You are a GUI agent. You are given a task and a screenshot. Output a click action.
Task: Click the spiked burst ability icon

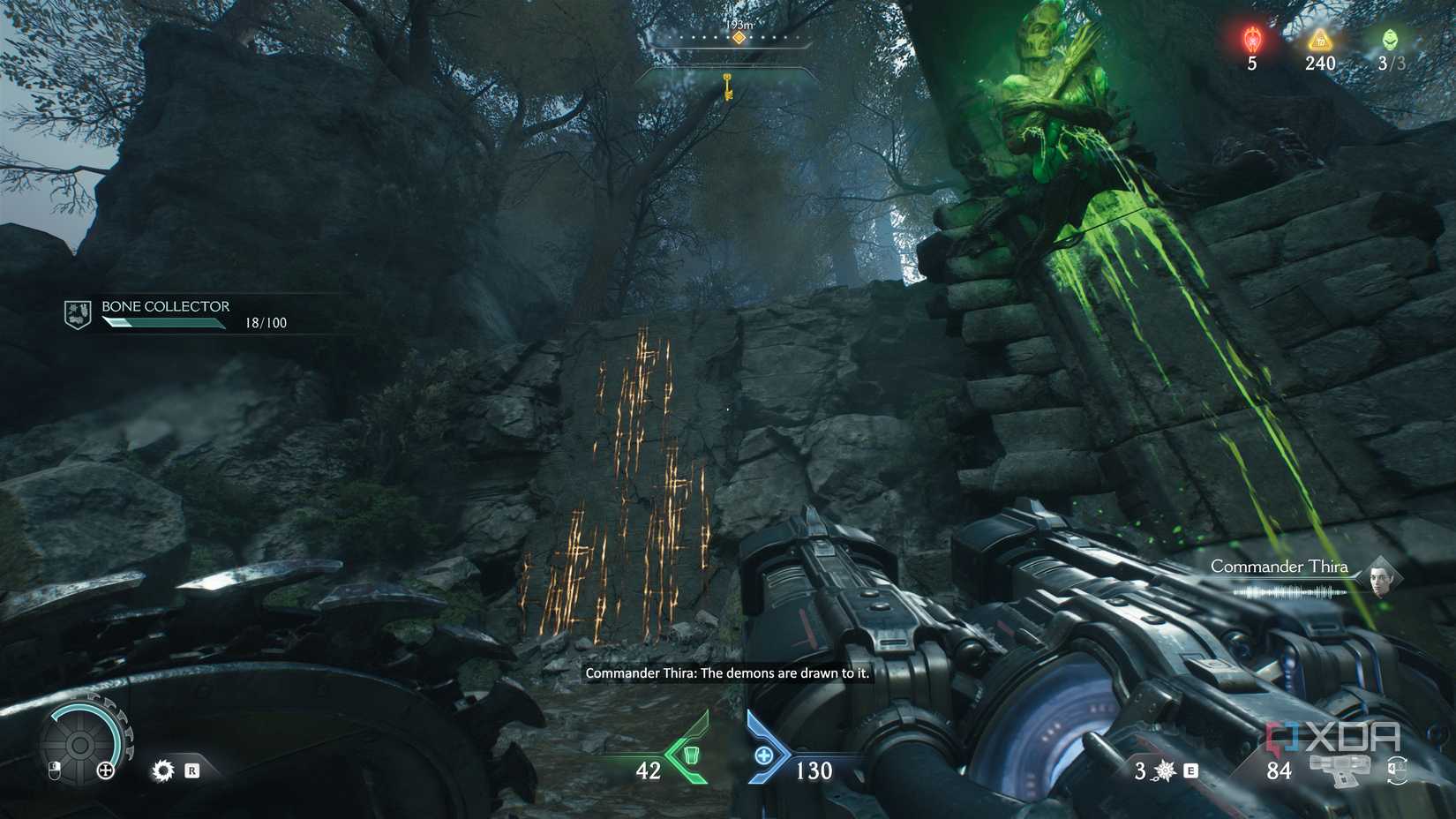point(1165,771)
